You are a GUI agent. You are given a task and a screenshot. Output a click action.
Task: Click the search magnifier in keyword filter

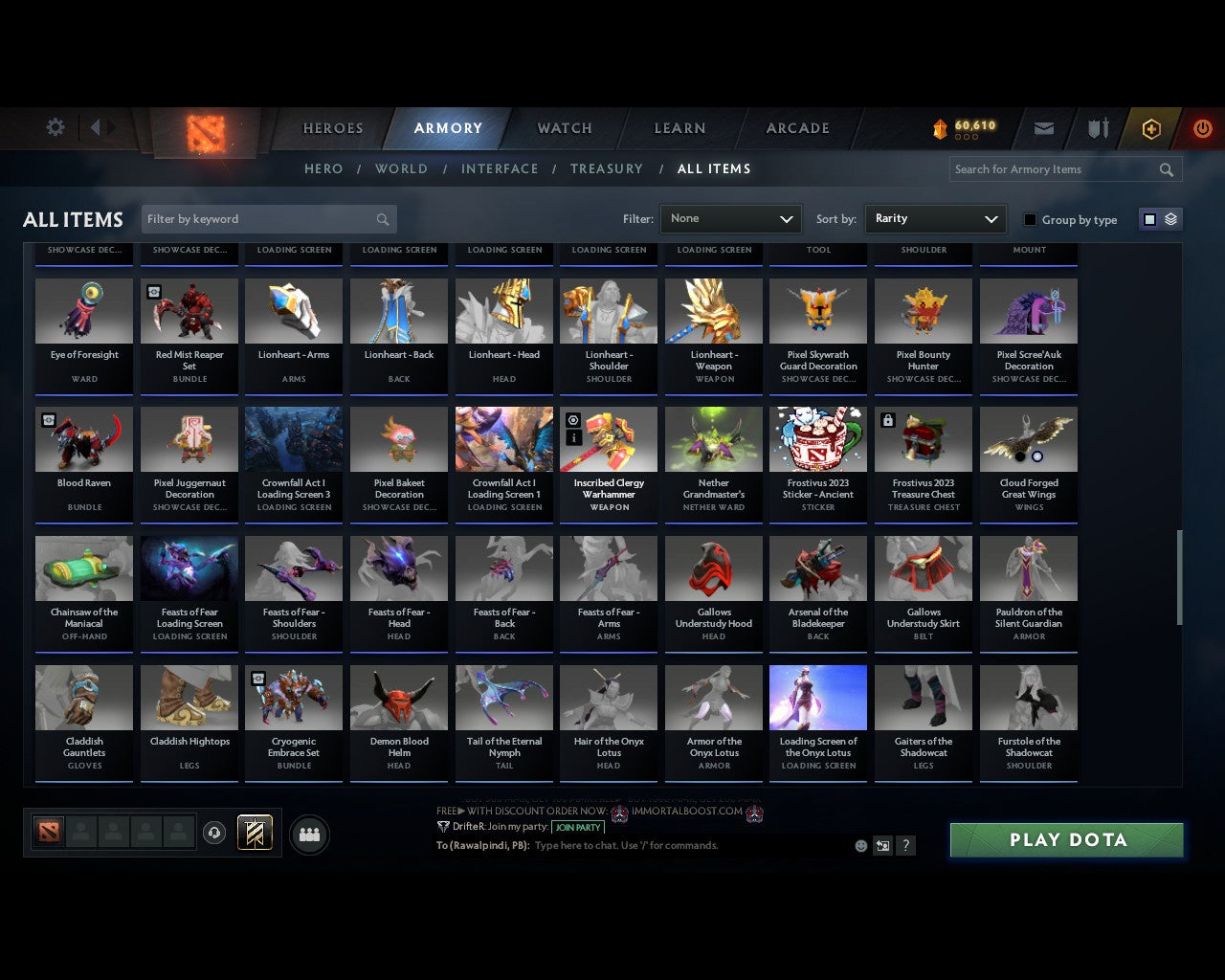(x=382, y=219)
